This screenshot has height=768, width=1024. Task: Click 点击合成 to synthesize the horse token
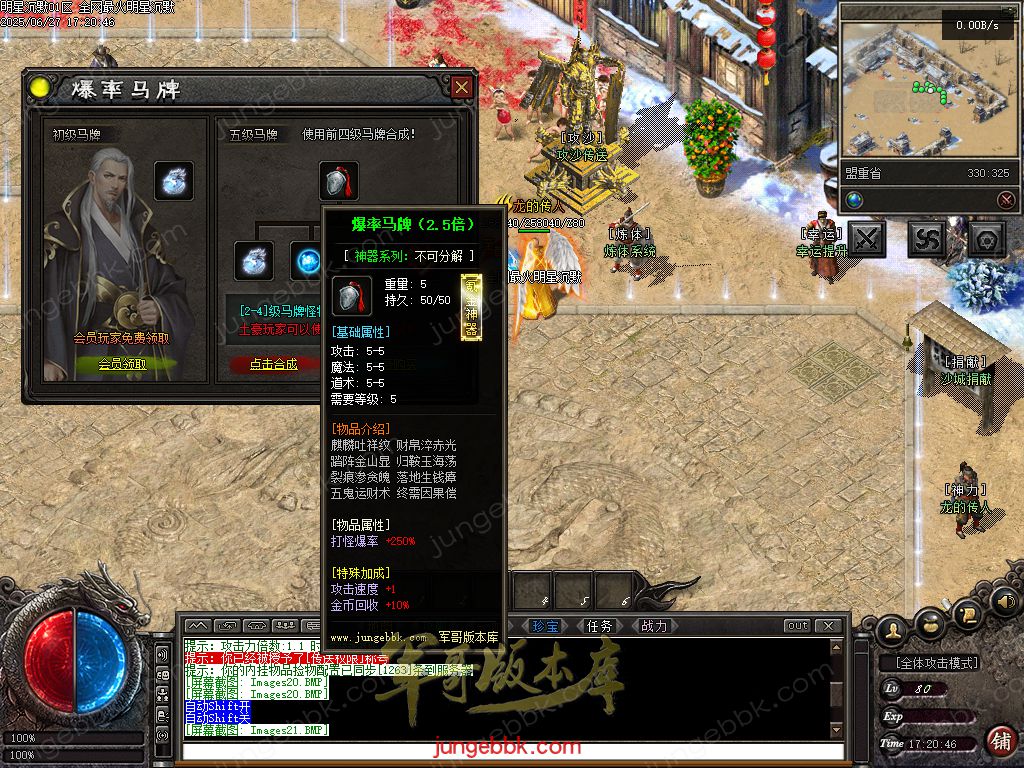pyautogui.click(x=273, y=364)
